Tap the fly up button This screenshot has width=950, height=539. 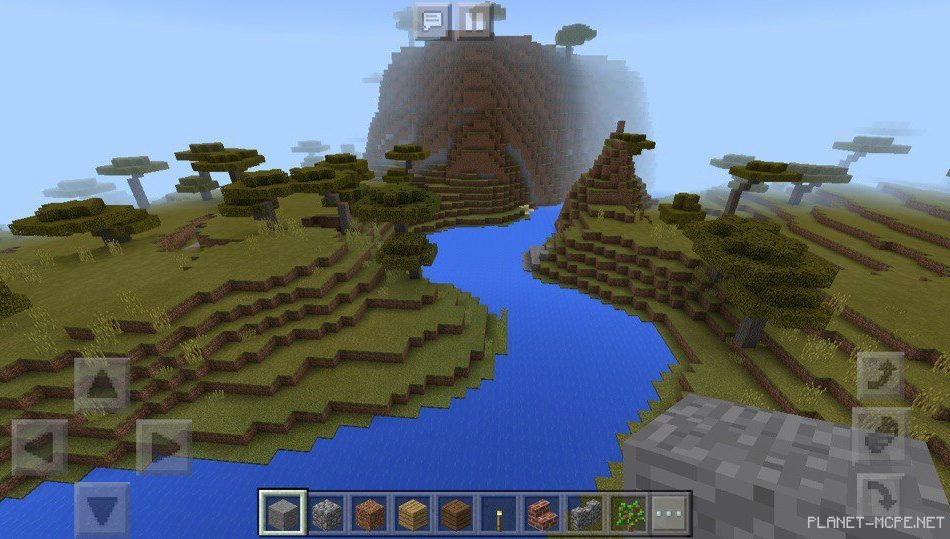[881, 376]
